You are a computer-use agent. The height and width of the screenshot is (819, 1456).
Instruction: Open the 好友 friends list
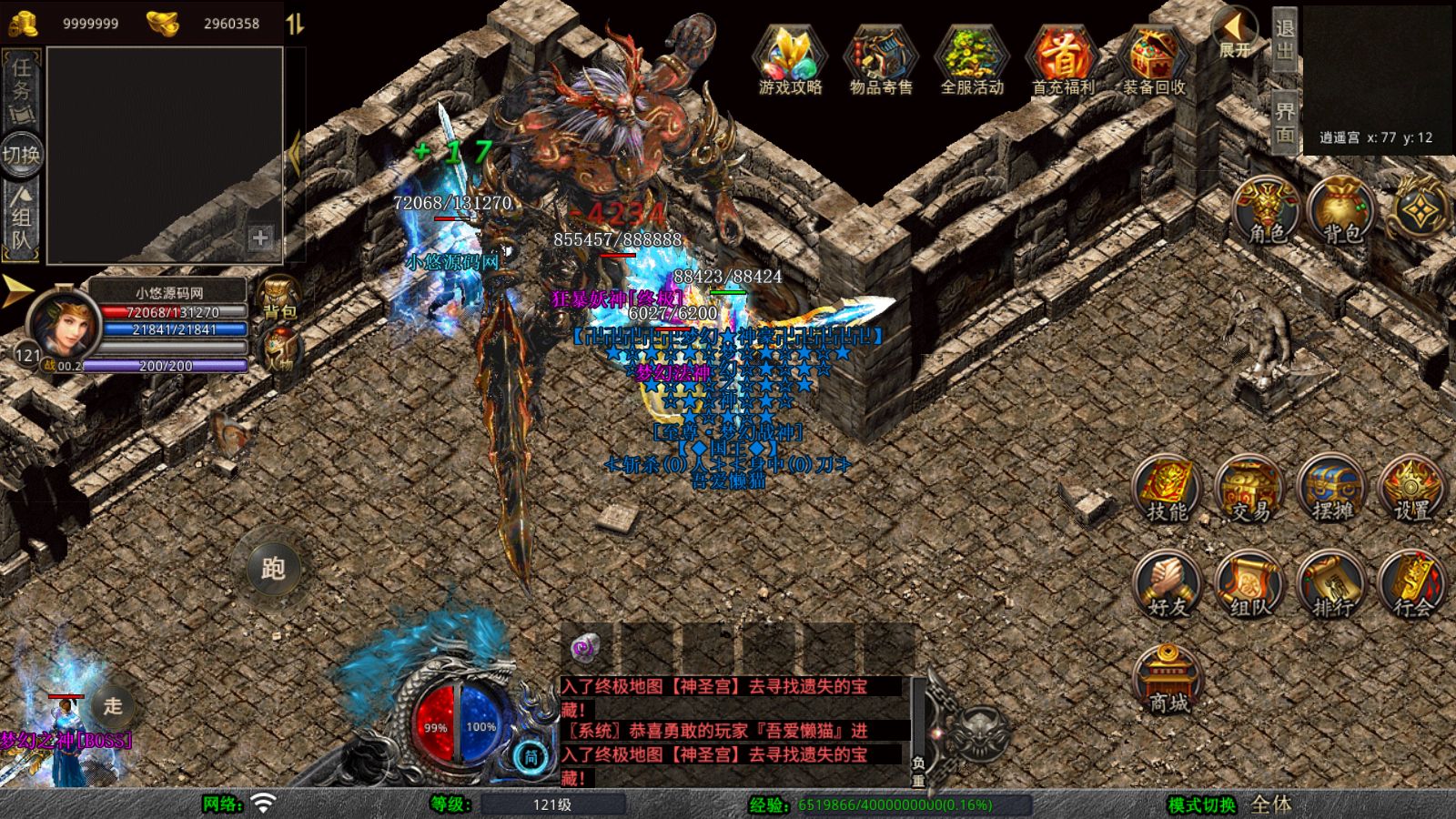pyautogui.click(x=1167, y=586)
